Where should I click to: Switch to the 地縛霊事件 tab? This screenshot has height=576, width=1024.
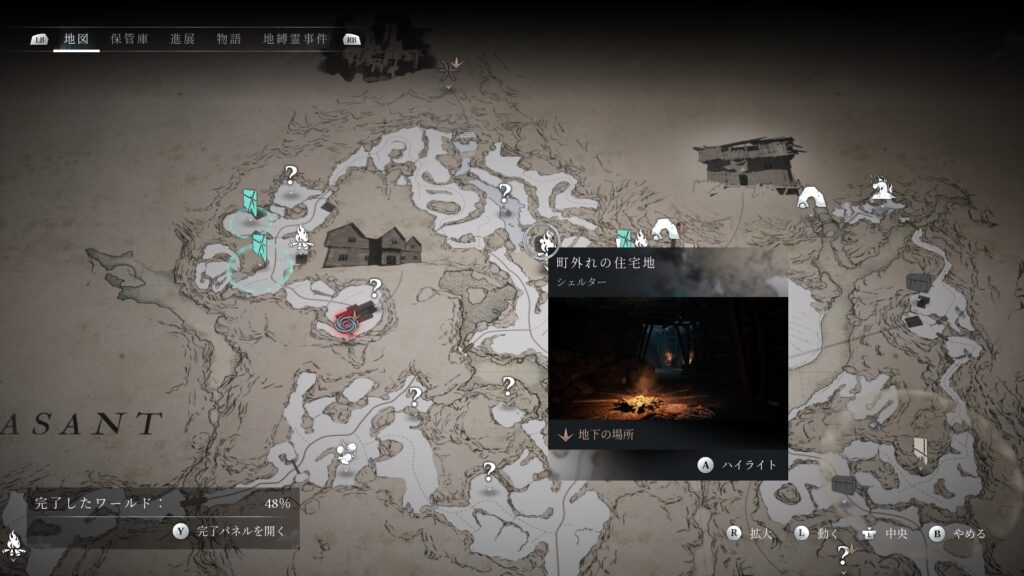tap(295, 39)
